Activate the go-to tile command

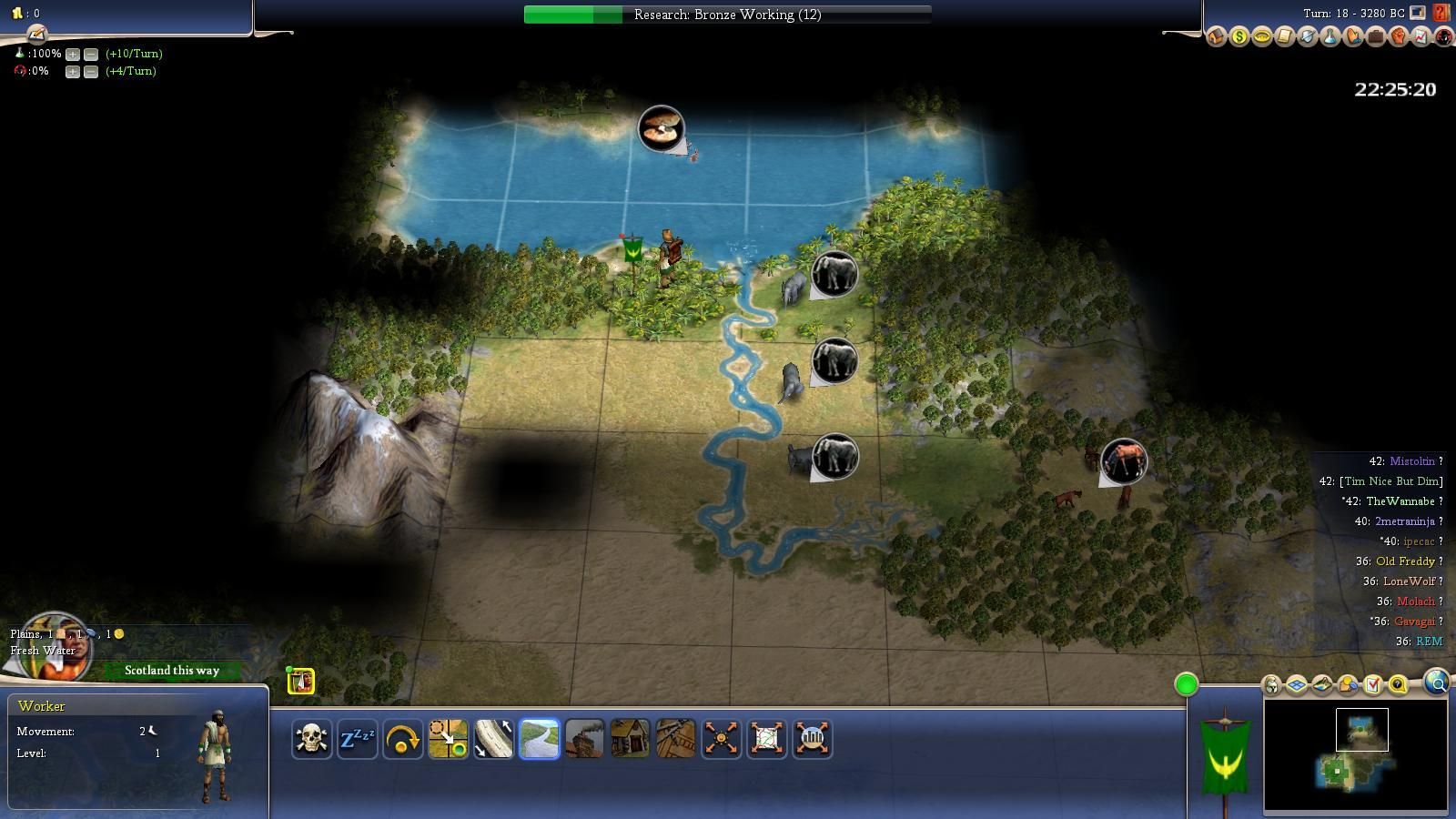(x=448, y=738)
